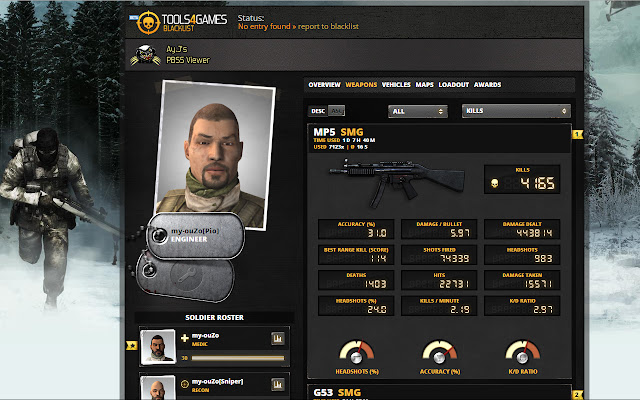The width and height of the screenshot is (640, 400).
Task: Open the Tools4Games Blacklist logo
Action: pyautogui.click(x=172, y=22)
